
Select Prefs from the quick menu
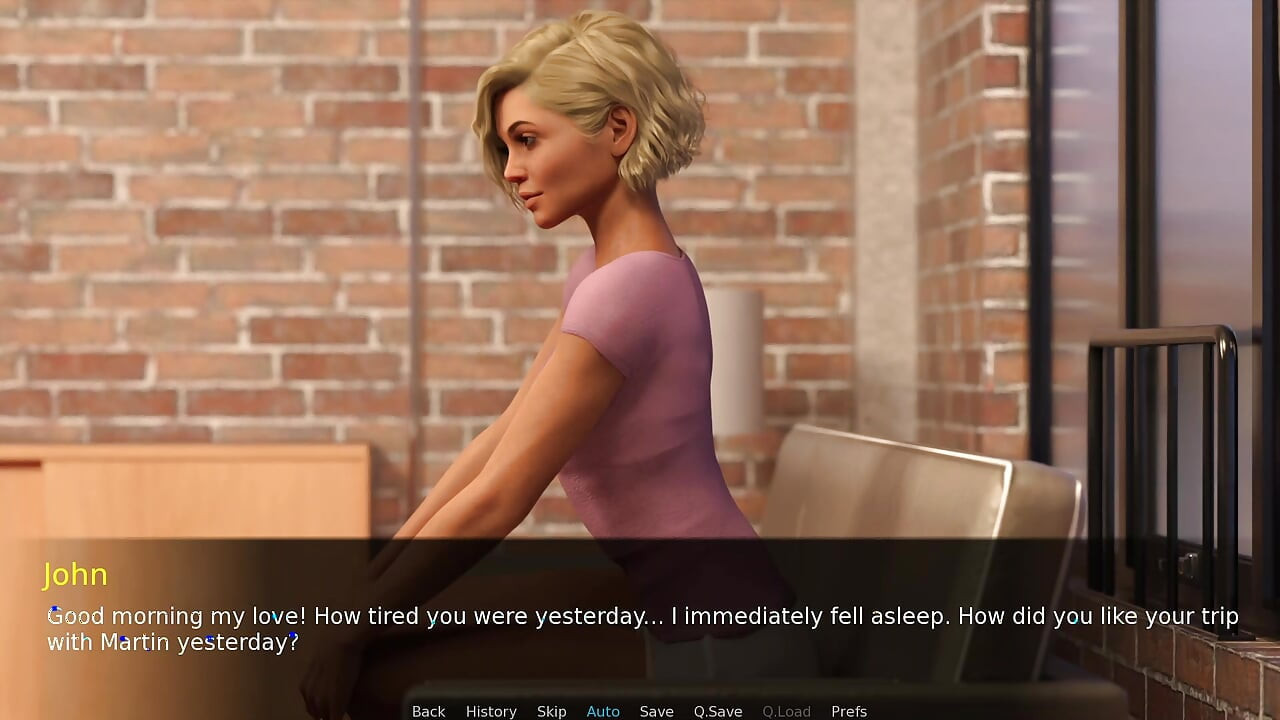pos(849,711)
